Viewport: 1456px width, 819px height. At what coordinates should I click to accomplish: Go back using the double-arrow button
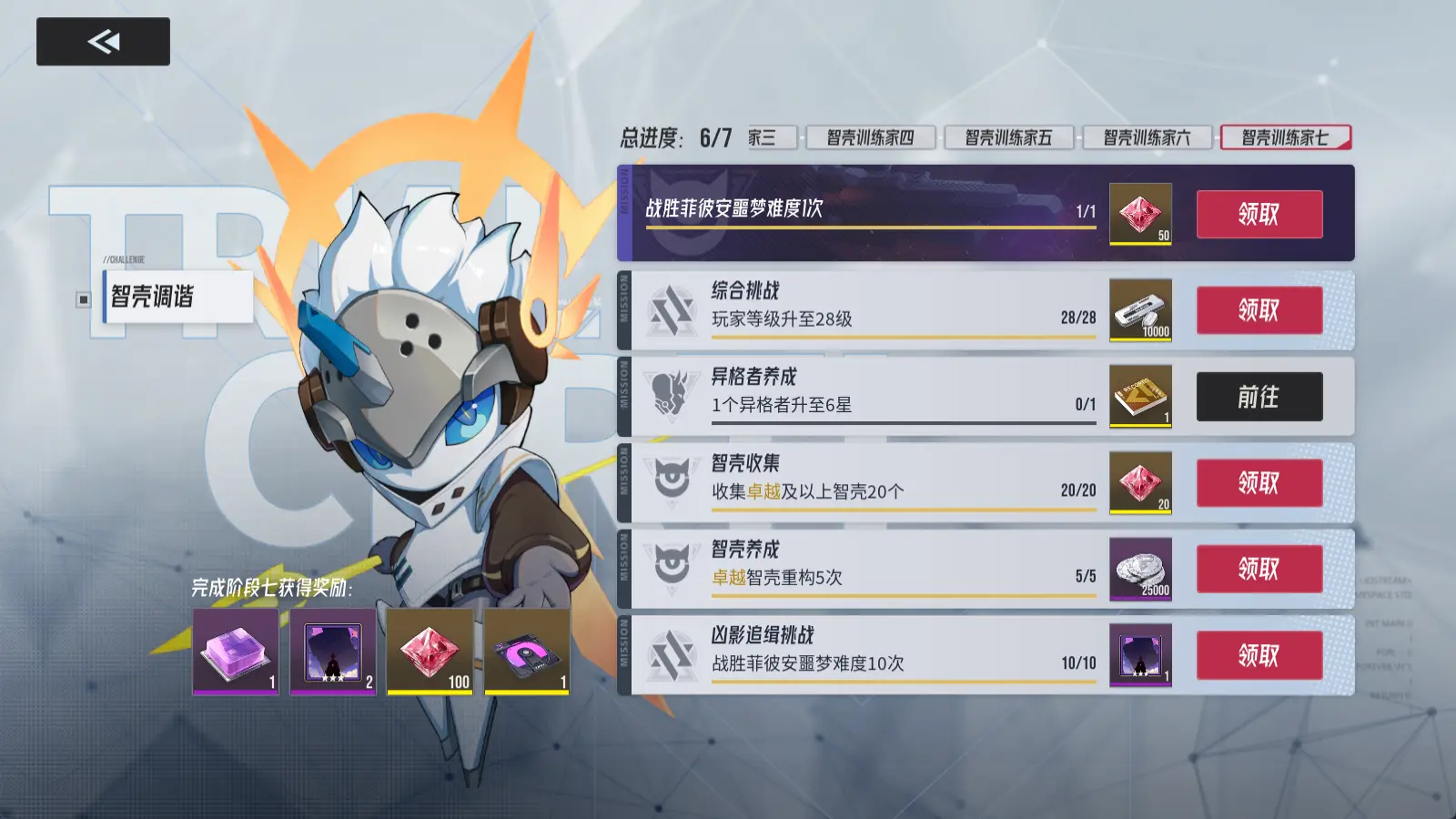103,42
